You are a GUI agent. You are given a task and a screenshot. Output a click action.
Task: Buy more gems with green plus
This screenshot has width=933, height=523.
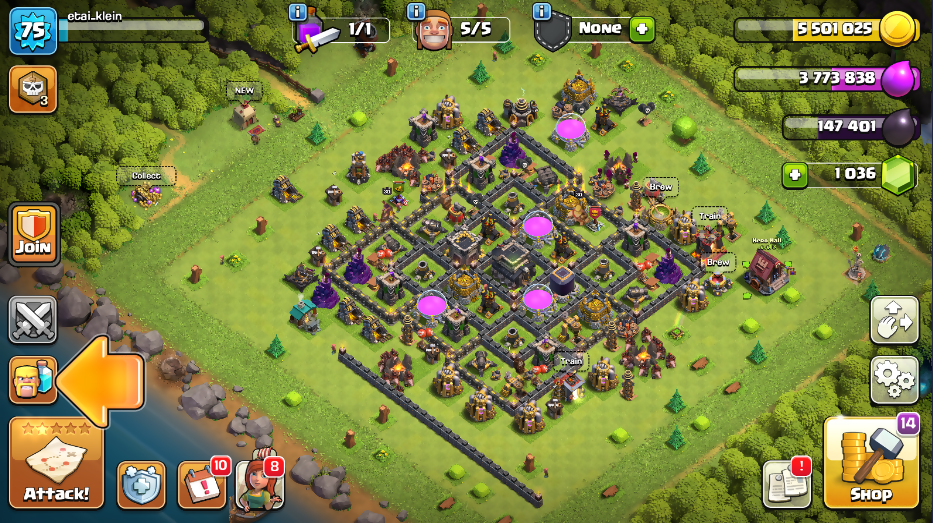pyautogui.click(x=796, y=174)
